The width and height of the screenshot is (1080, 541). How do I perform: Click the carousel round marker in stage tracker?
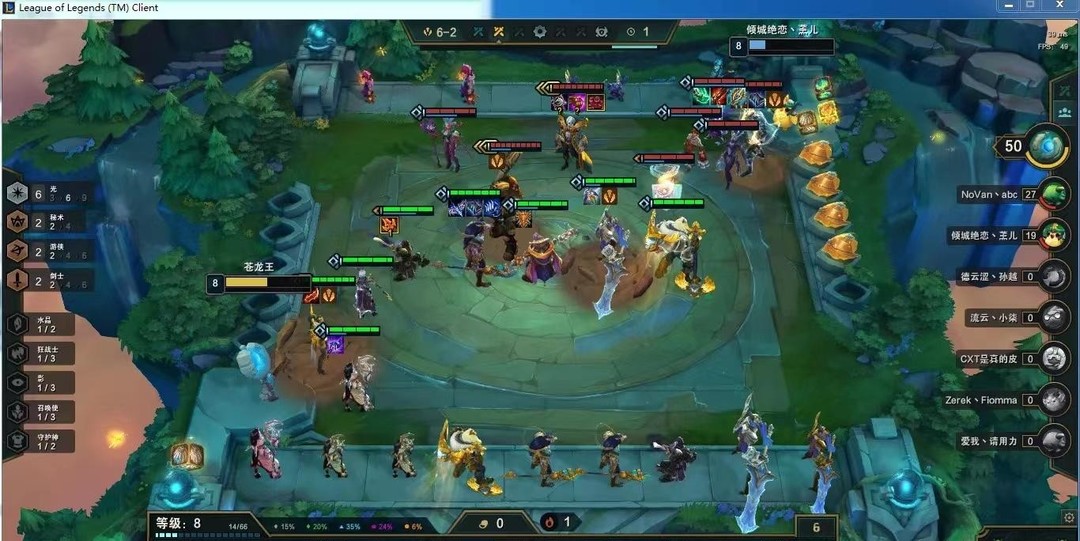click(x=540, y=32)
